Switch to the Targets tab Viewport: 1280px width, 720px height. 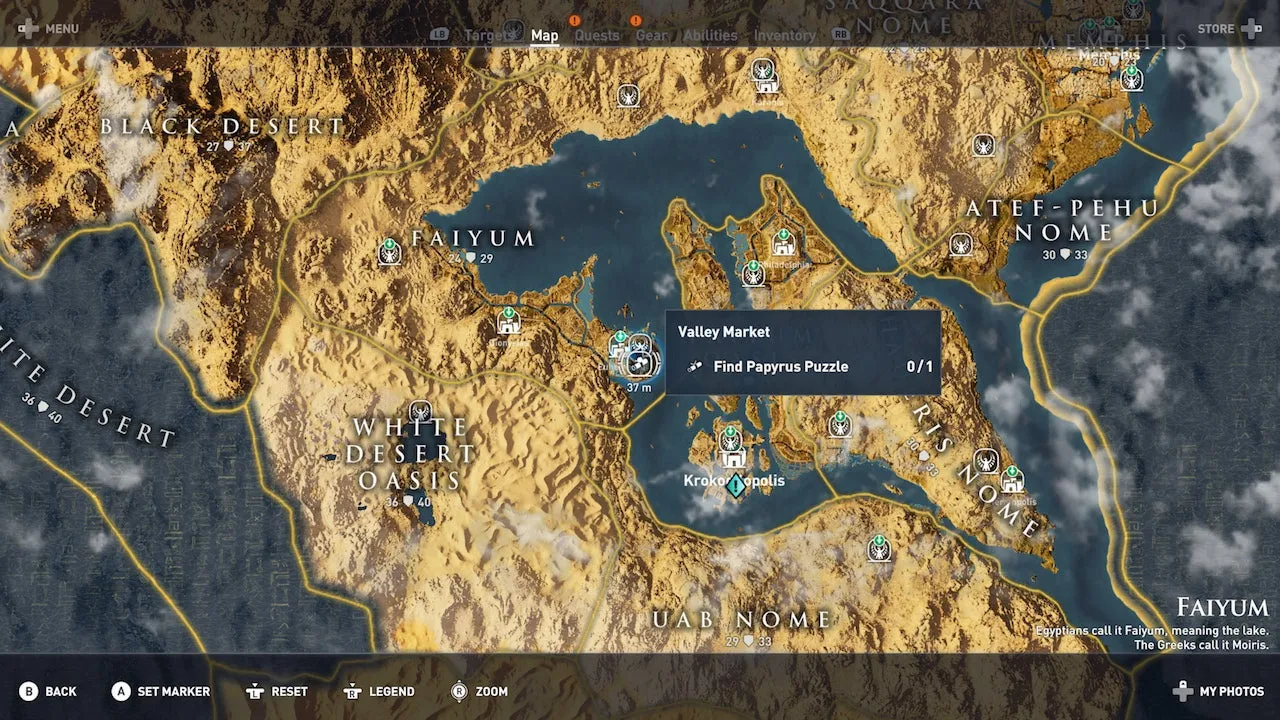[490, 36]
